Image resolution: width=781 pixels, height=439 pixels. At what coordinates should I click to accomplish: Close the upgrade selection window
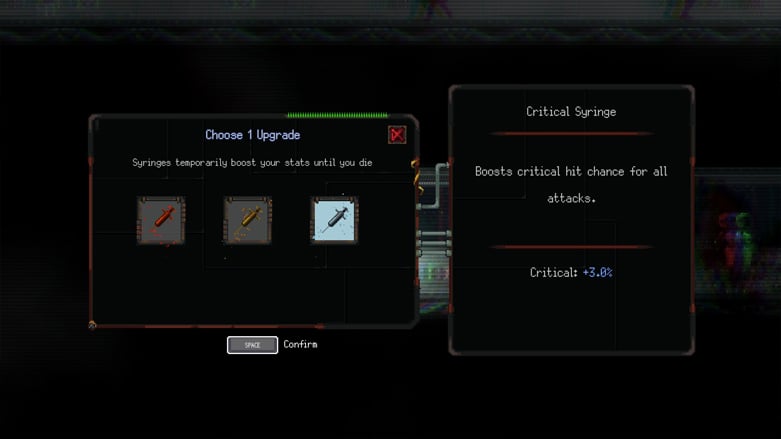point(397,135)
